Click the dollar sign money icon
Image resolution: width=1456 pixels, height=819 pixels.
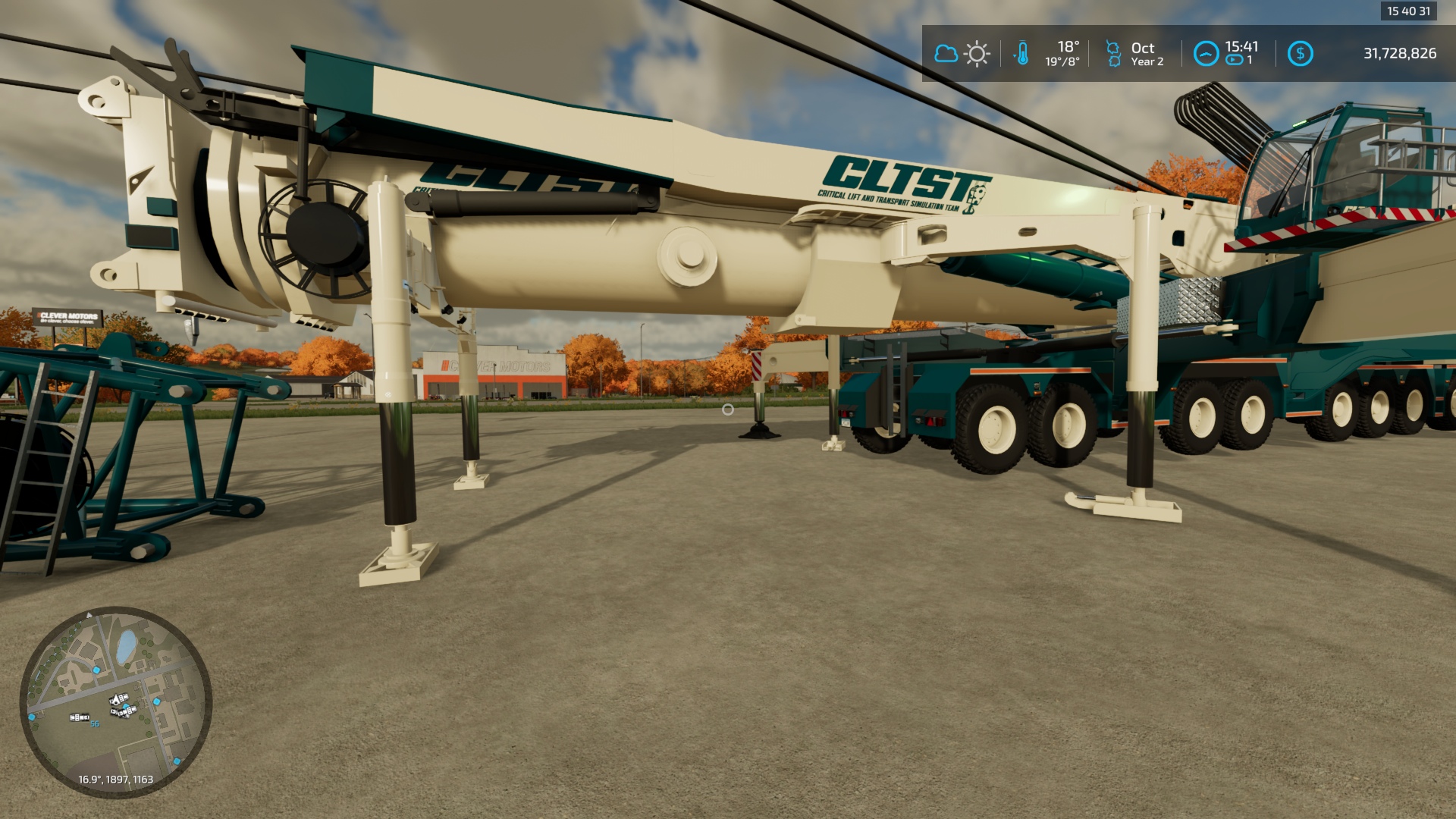pyautogui.click(x=1301, y=53)
